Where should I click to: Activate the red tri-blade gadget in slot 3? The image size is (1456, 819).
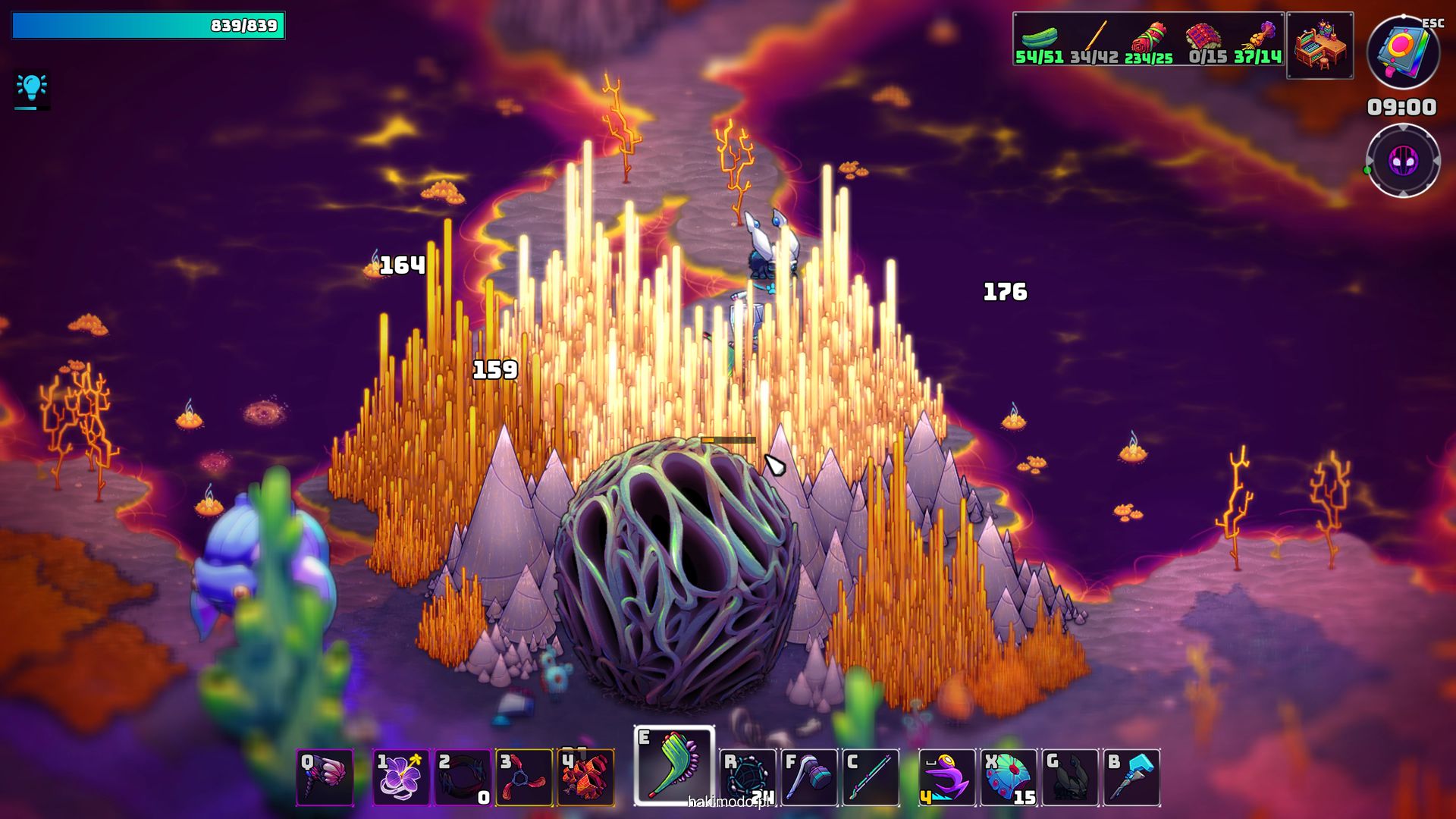pos(524,777)
